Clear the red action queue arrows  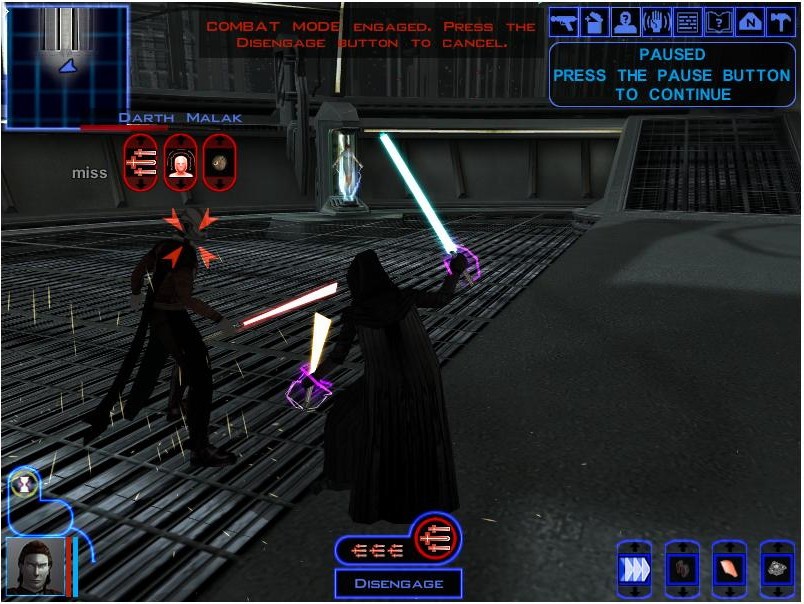pos(381,549)
